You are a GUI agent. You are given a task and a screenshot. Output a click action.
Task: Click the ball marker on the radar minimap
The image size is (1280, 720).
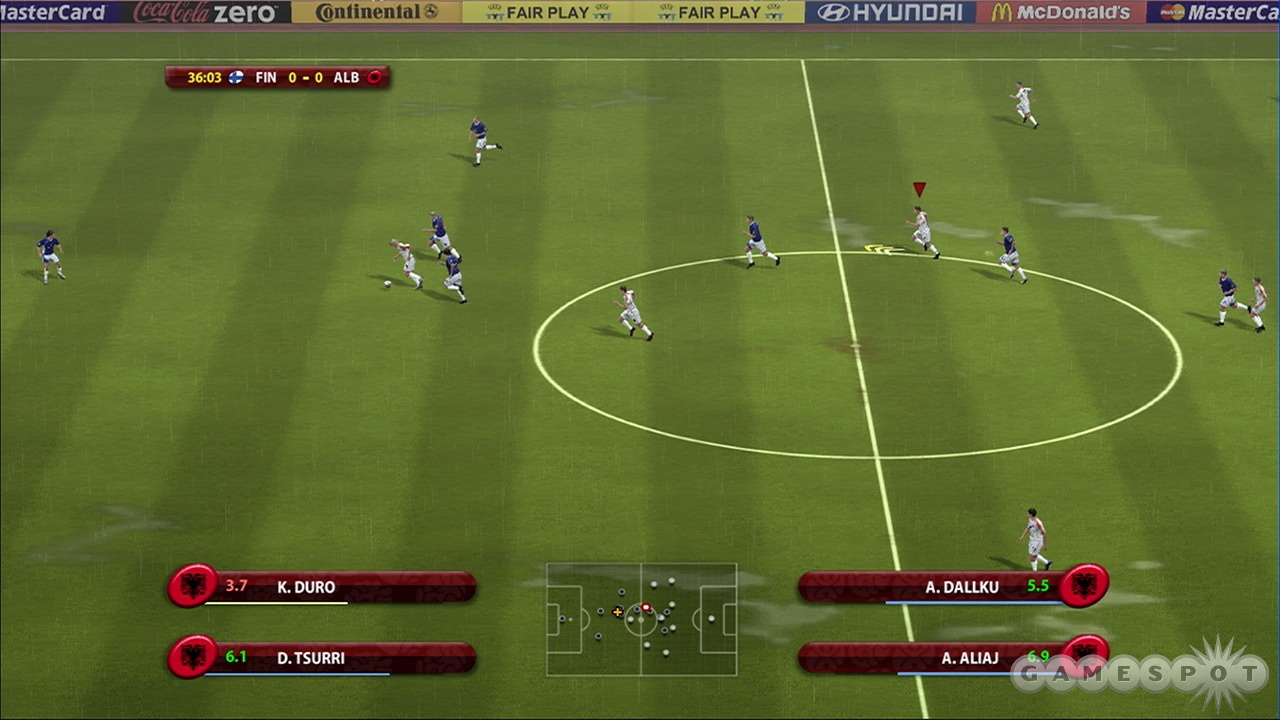646,607
